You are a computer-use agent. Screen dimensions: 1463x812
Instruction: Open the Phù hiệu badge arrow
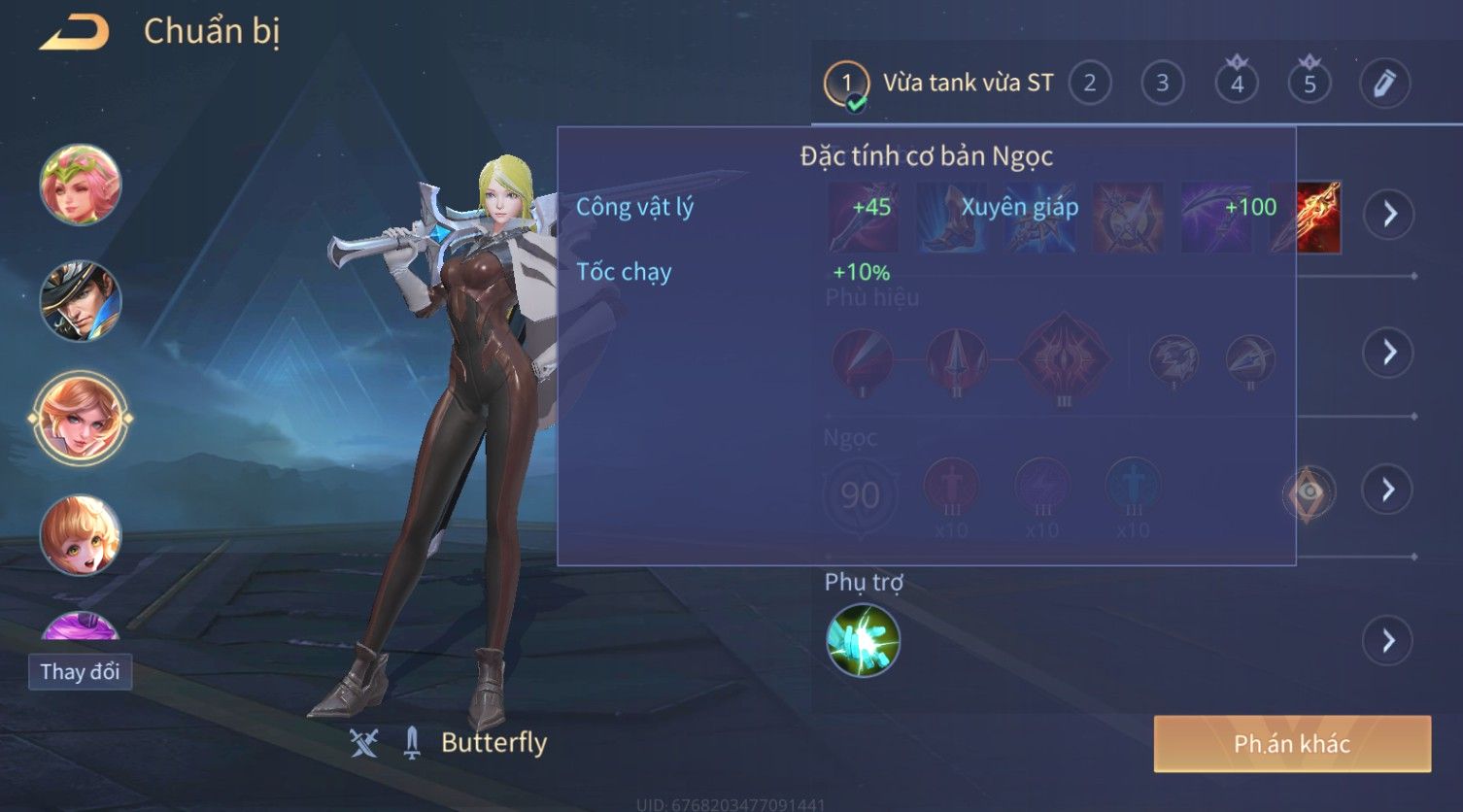coord(1389,352)
